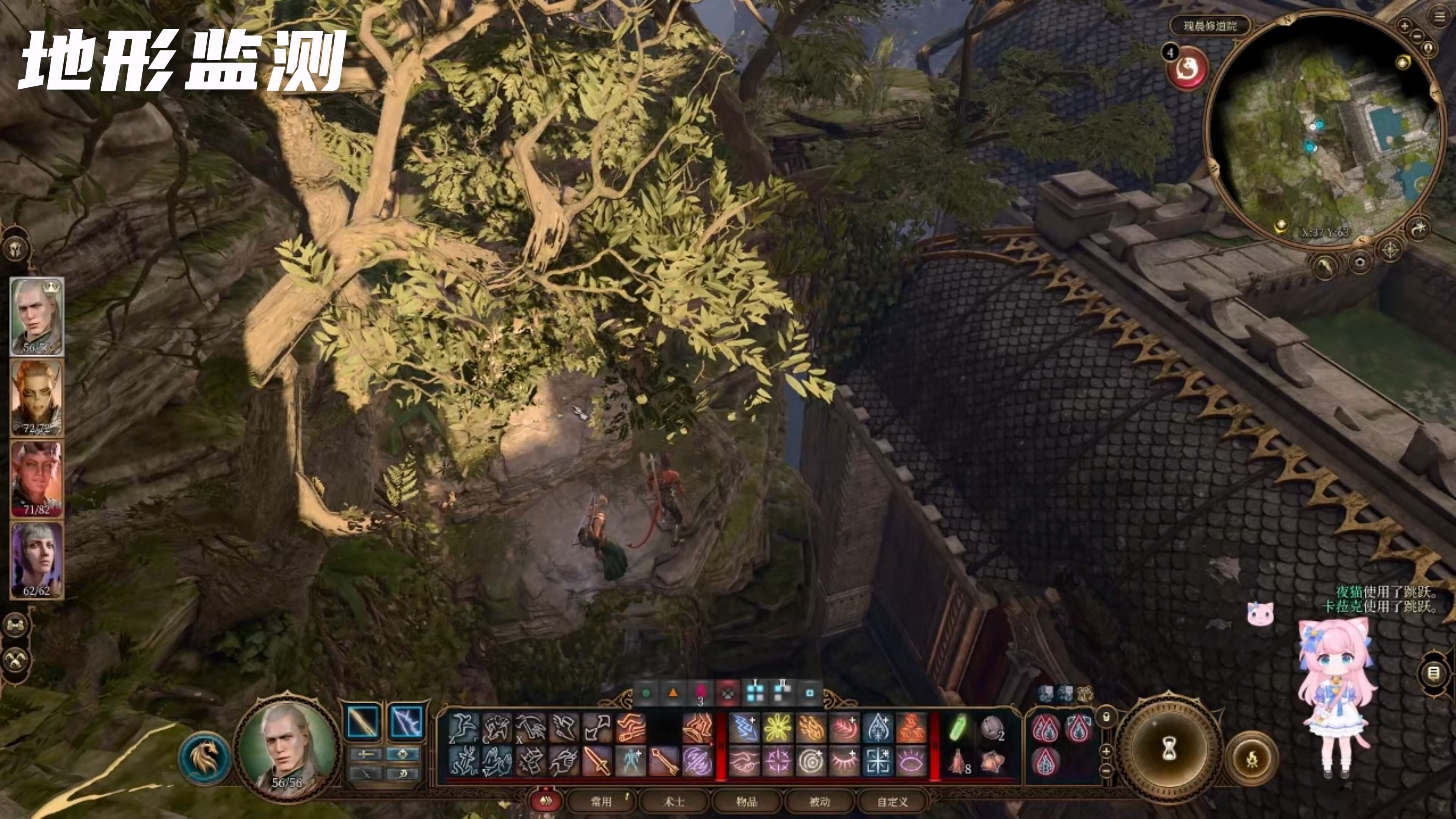Screen dimensions: 1456x819
Task: Select the horned red-skinned companion portrait
Action: pos(37,478)
